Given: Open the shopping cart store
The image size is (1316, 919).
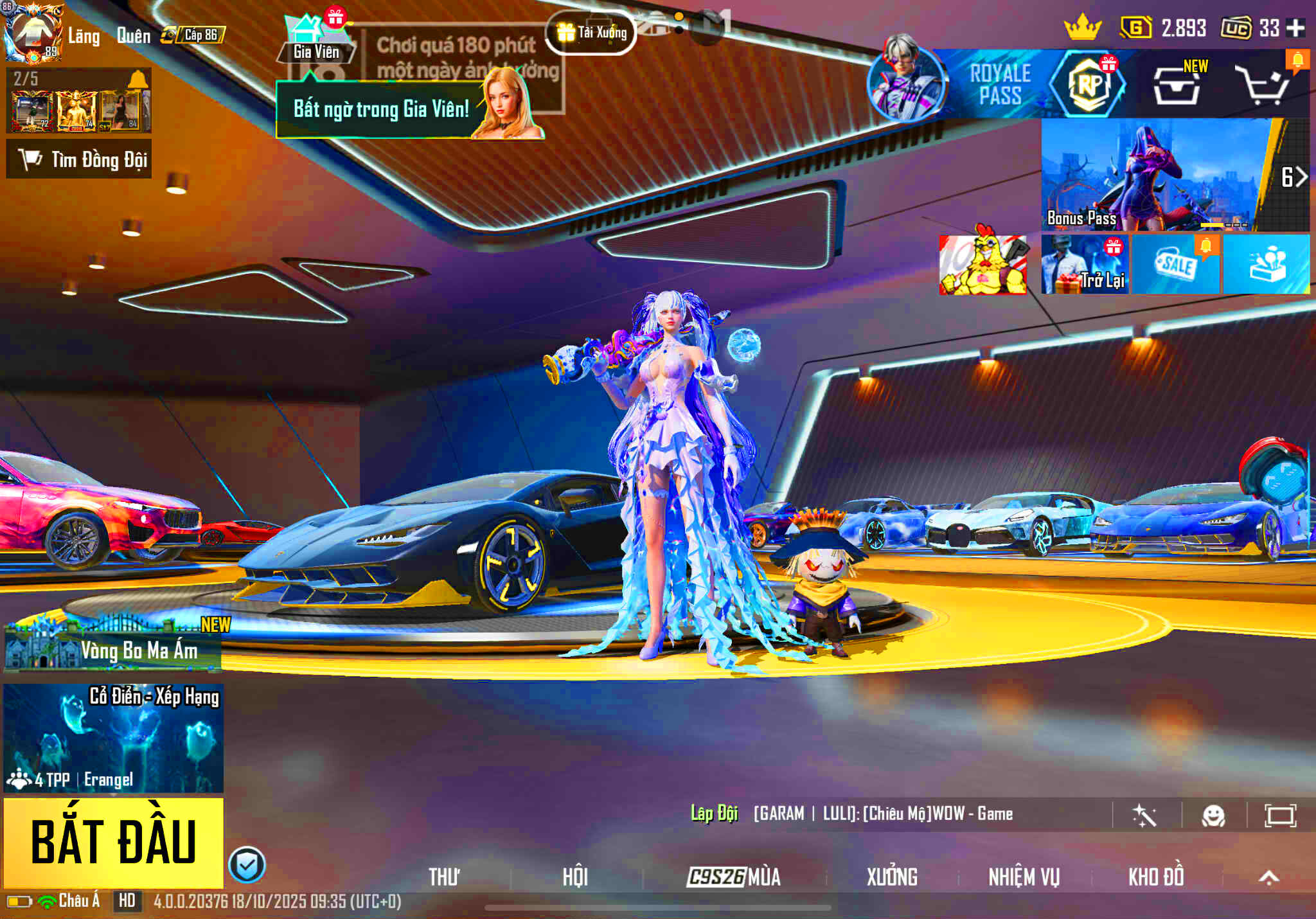Looking at the screenshot, I should (1264, 85).
